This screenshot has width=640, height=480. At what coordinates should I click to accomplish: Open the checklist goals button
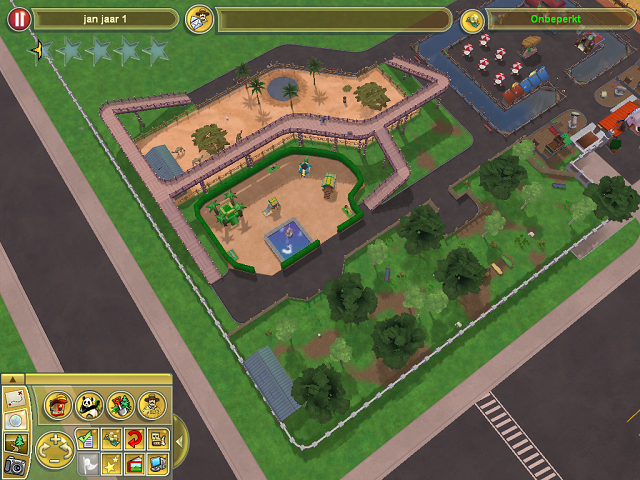coord(86,437)
